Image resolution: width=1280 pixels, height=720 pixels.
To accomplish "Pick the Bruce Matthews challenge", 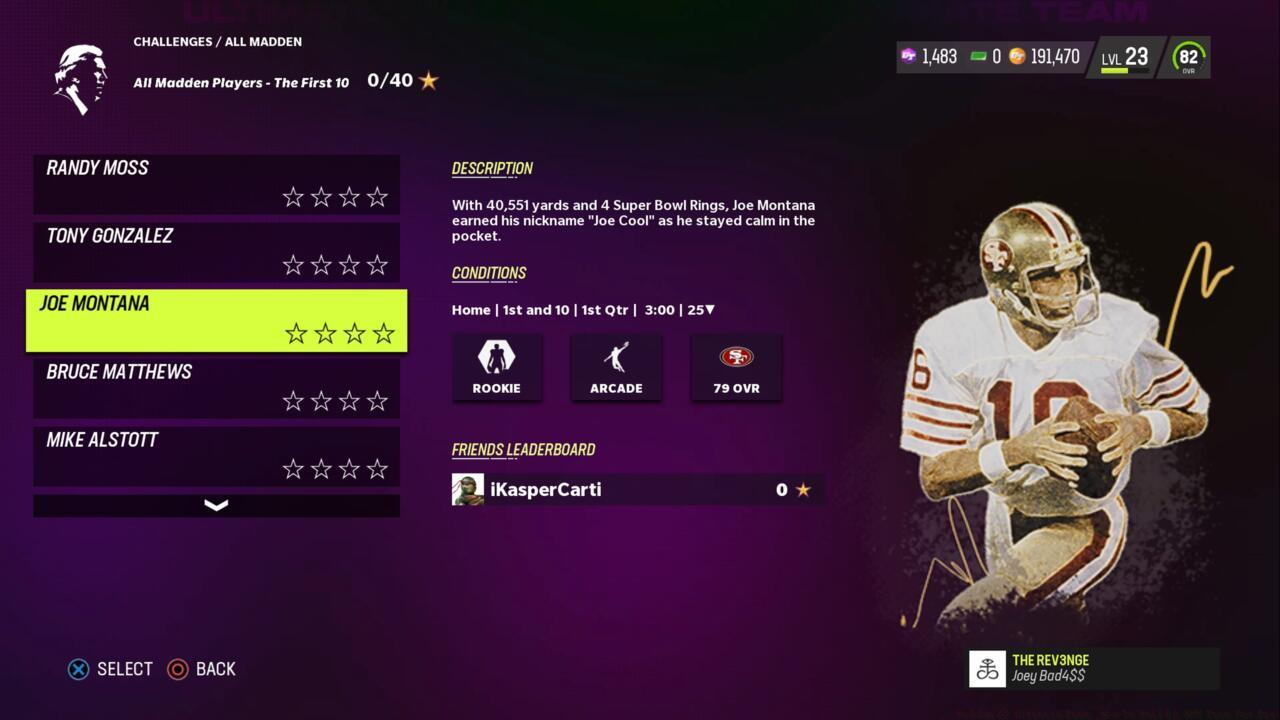I will point(216,388).
